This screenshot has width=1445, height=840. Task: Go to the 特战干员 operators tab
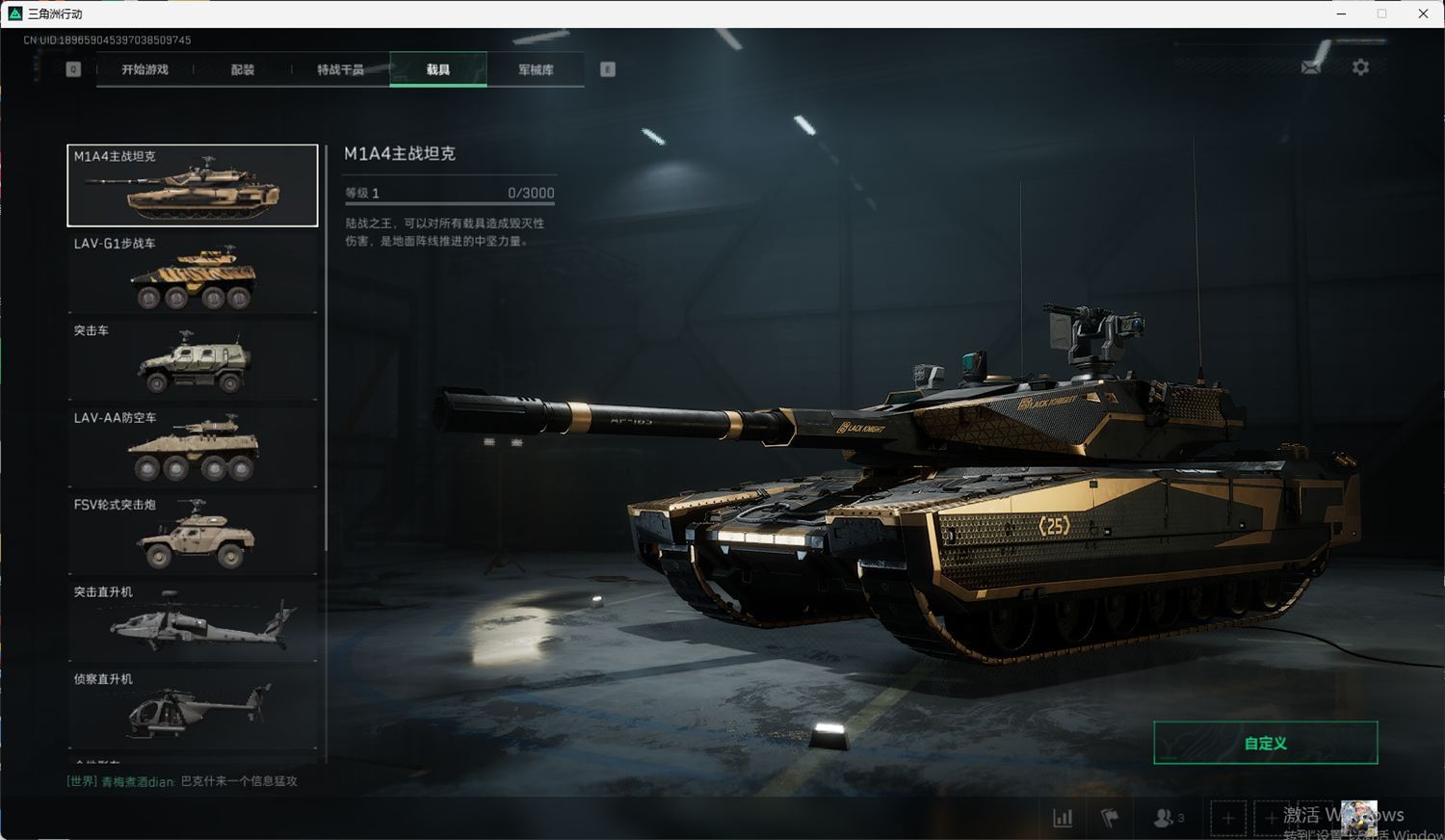click(340, 69)
